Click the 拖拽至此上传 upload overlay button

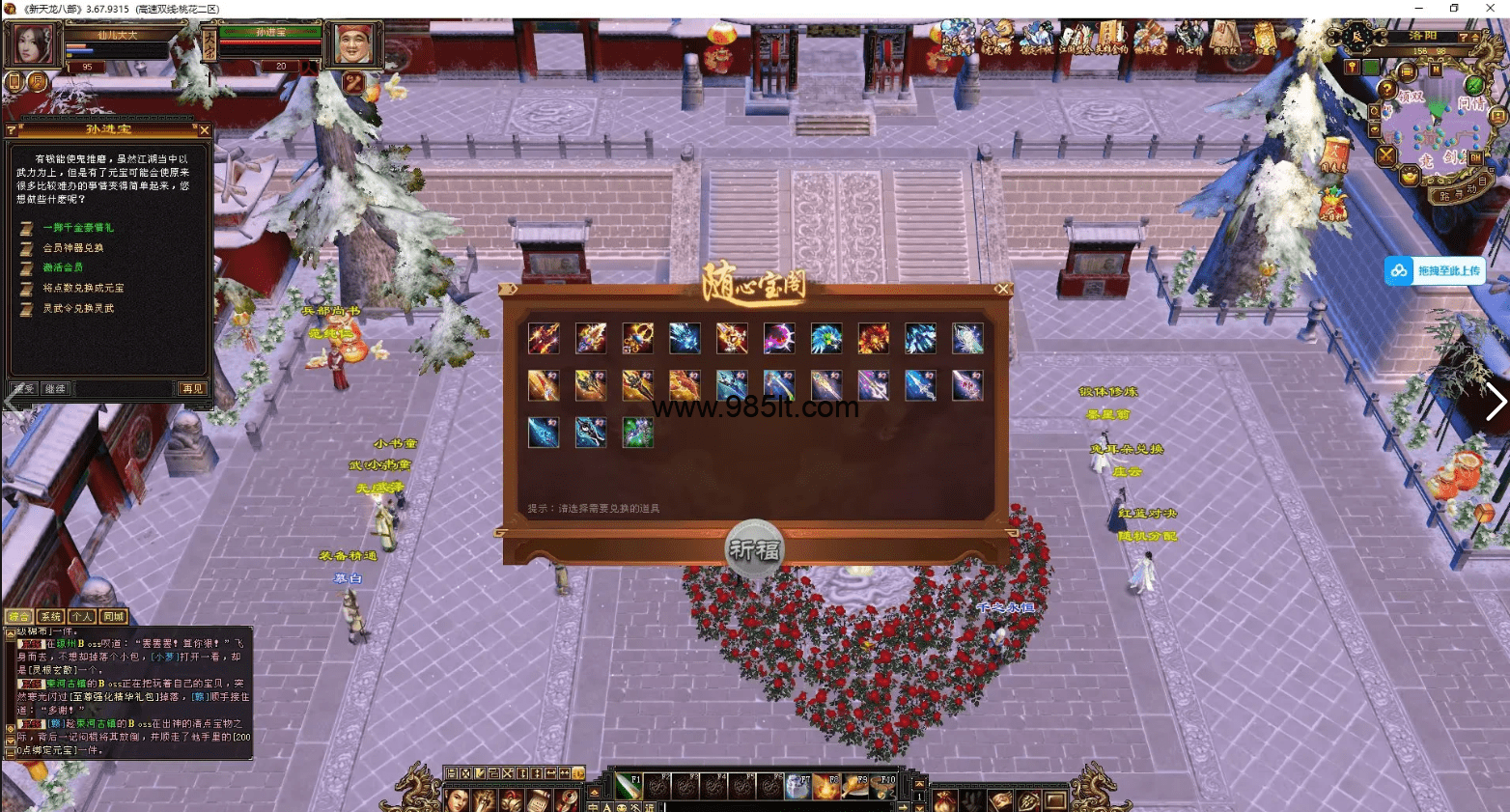1435,271
